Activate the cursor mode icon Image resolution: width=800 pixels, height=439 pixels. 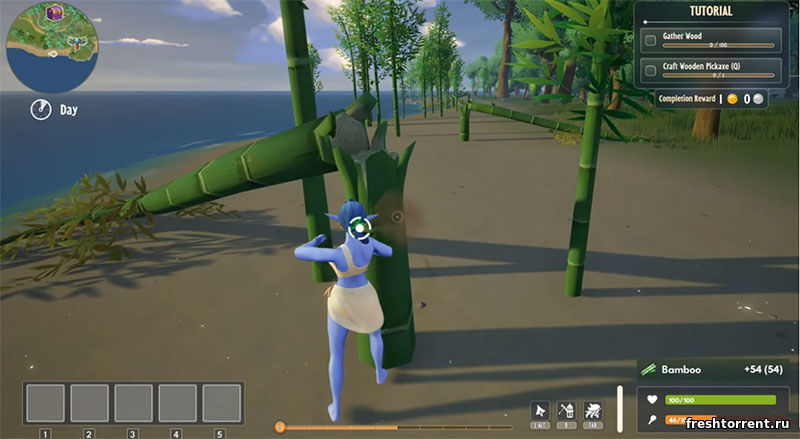[540, 409]
